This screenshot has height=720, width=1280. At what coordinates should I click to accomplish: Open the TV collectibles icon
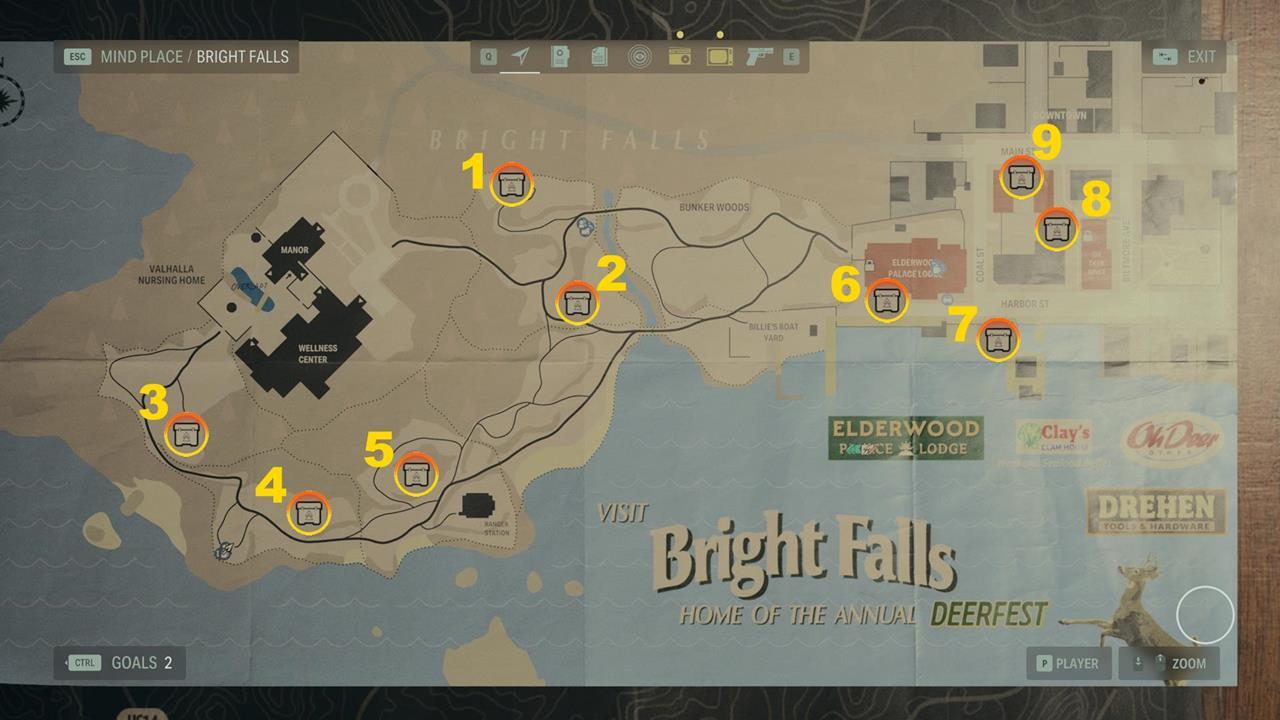pyautogui.click(x=719, y=57)
